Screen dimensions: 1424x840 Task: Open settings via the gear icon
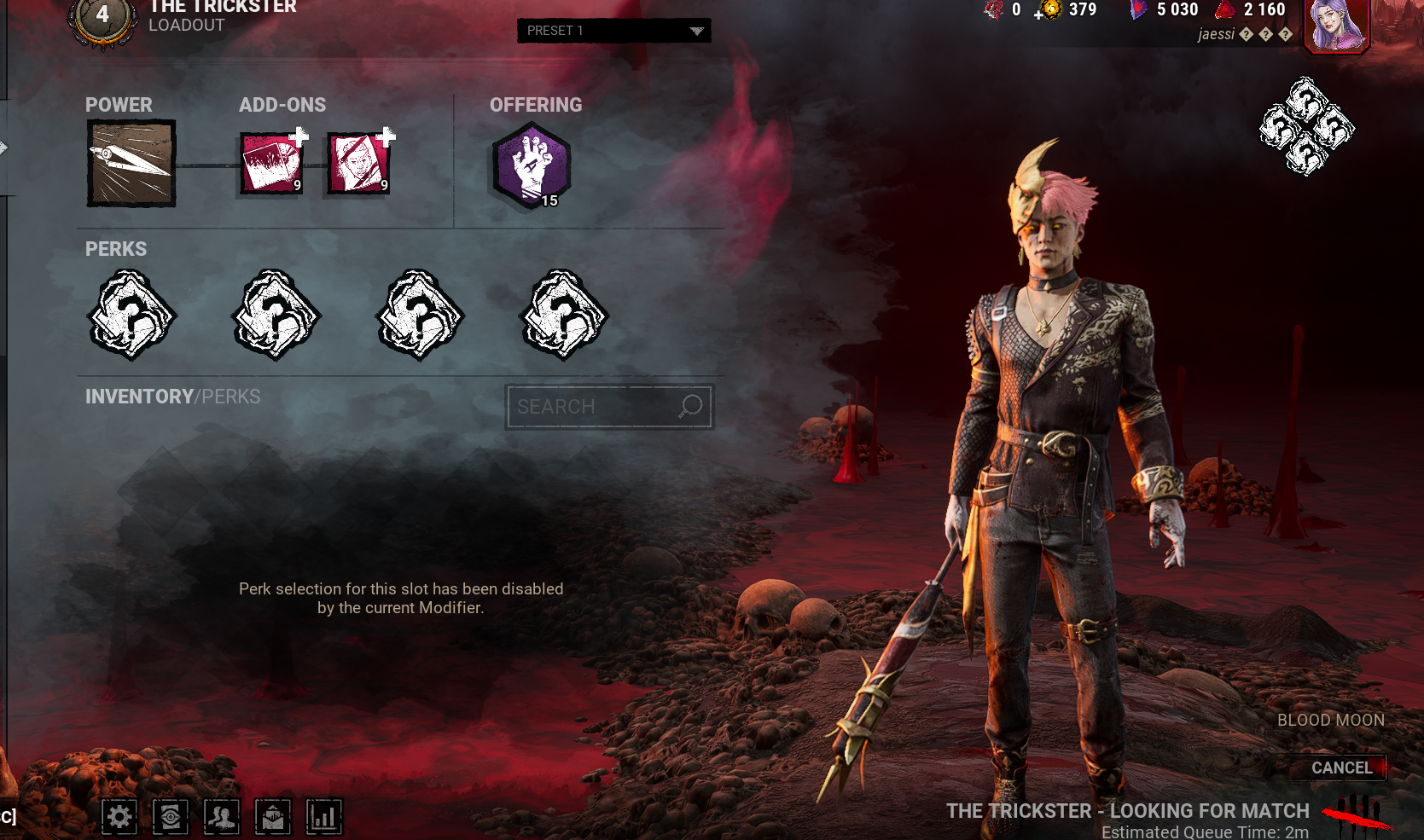pyautogui.click(x=119, y=817)
